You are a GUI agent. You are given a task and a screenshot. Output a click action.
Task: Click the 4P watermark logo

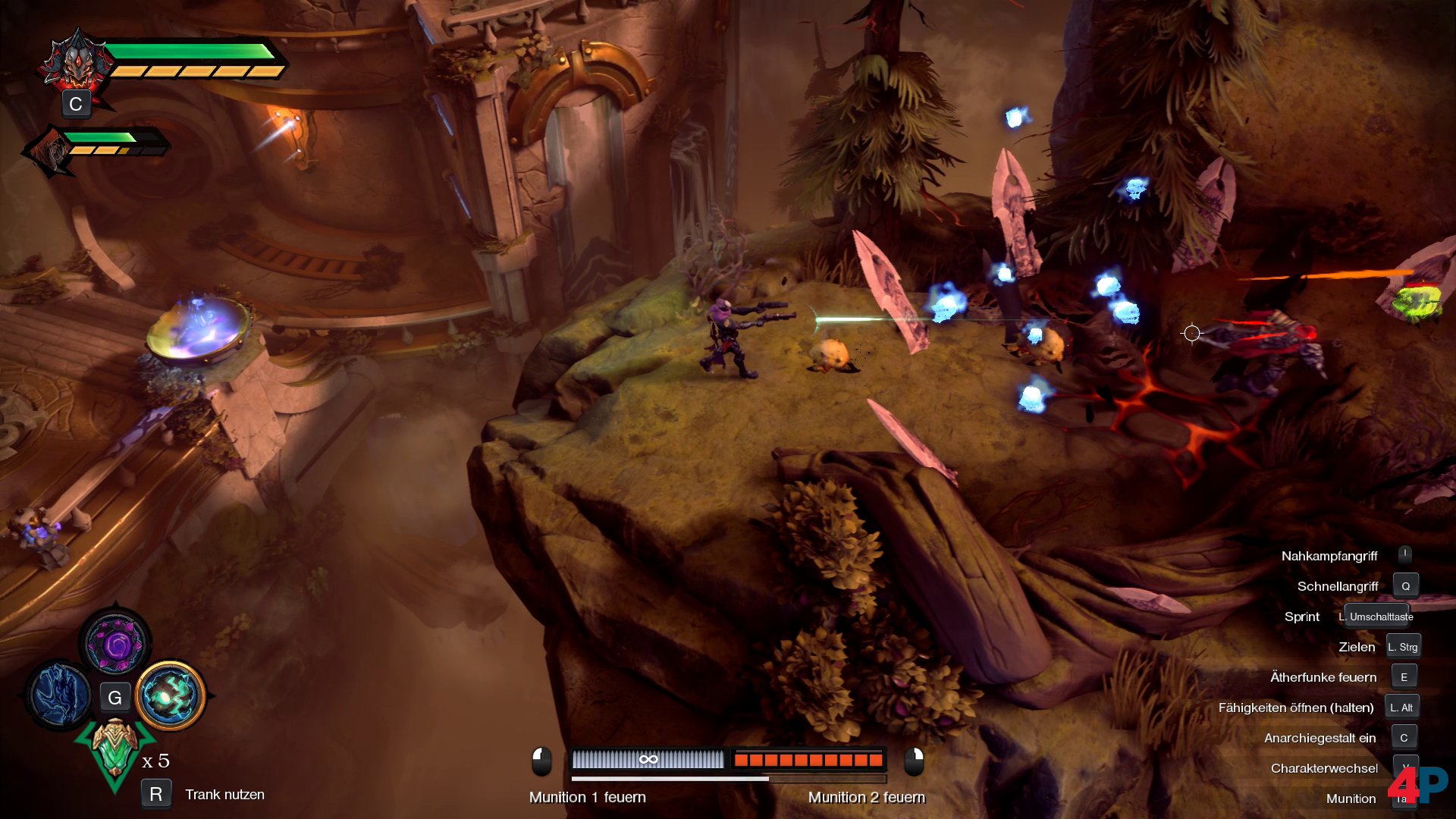coord(1417,784)
